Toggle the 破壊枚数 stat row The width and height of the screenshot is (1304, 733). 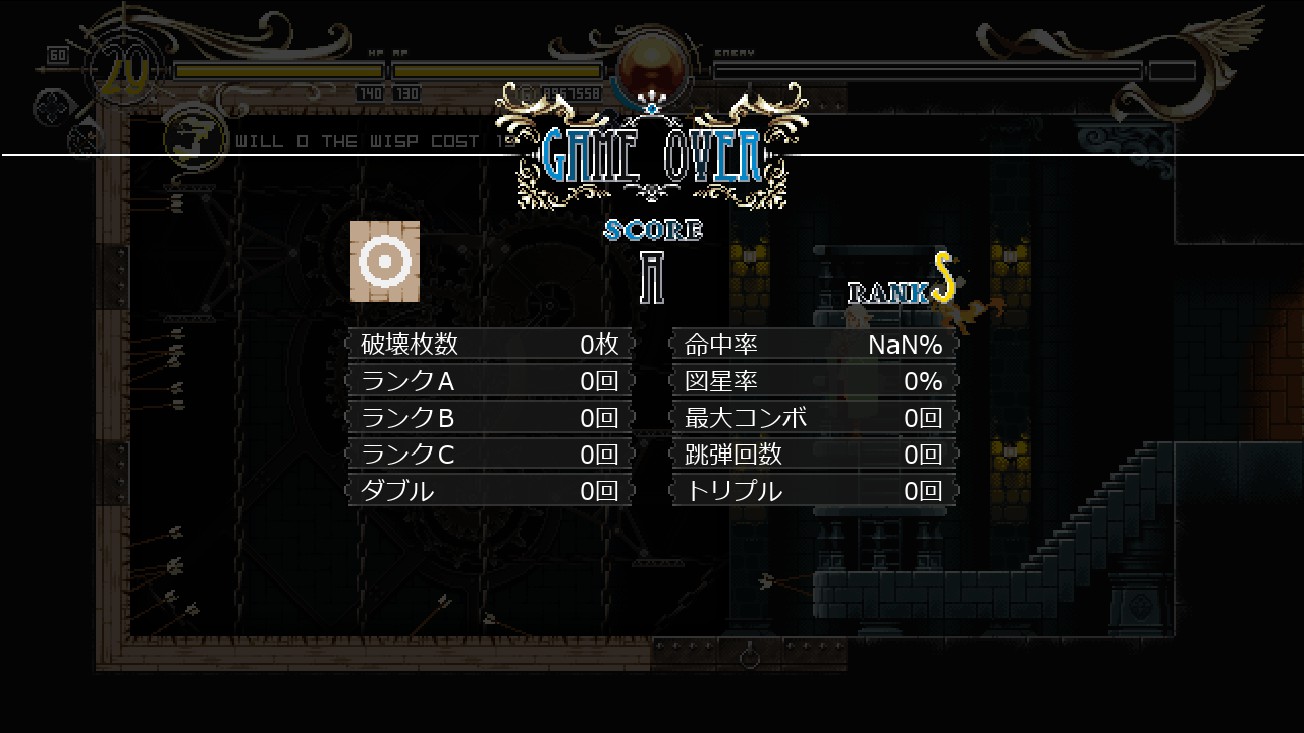pos(488,344)
